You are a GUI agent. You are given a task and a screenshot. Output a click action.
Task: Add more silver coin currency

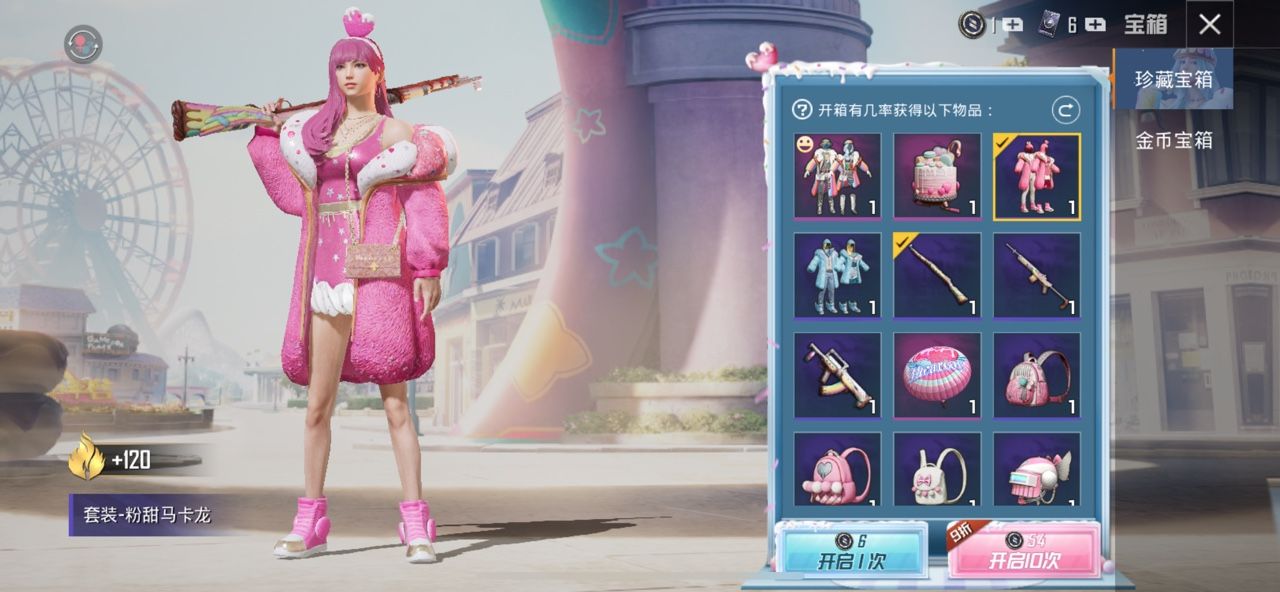coord(1012,25)
